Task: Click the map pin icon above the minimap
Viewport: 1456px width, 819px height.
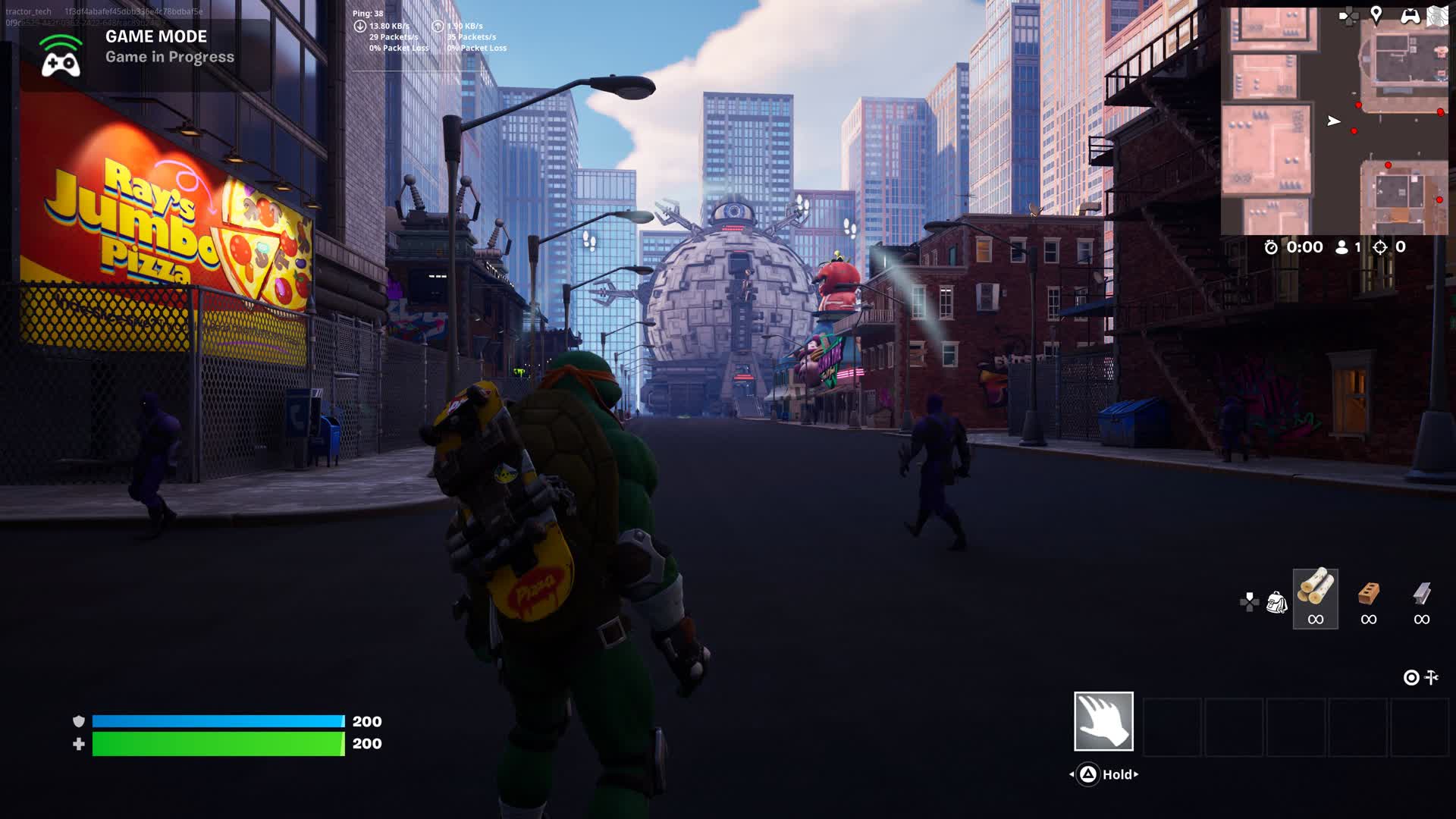Action: tap(1377, 16)
